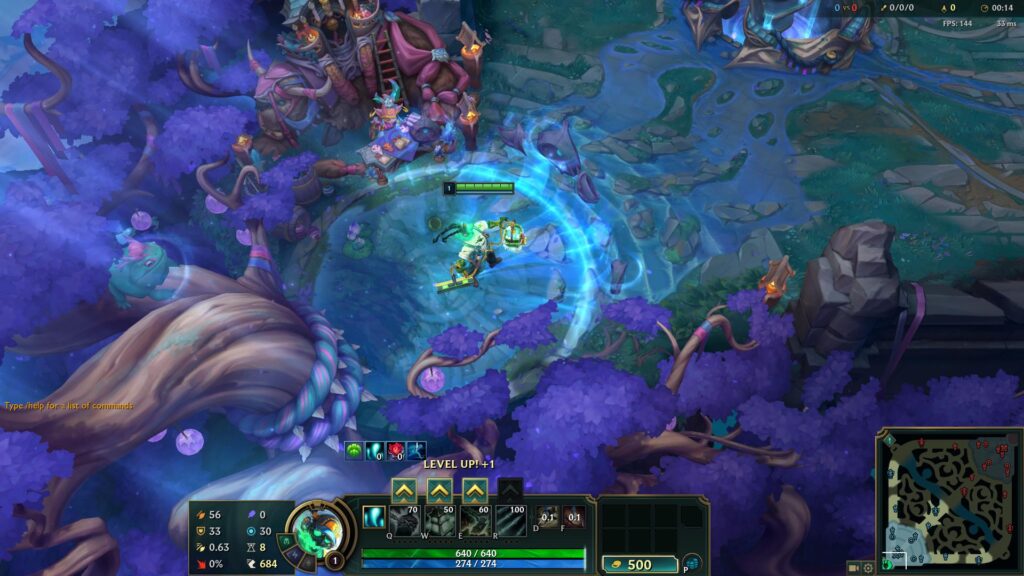1024x576 pixels.
Task: Inspect the red flower buff icon
Action: (x=395, y=451)
